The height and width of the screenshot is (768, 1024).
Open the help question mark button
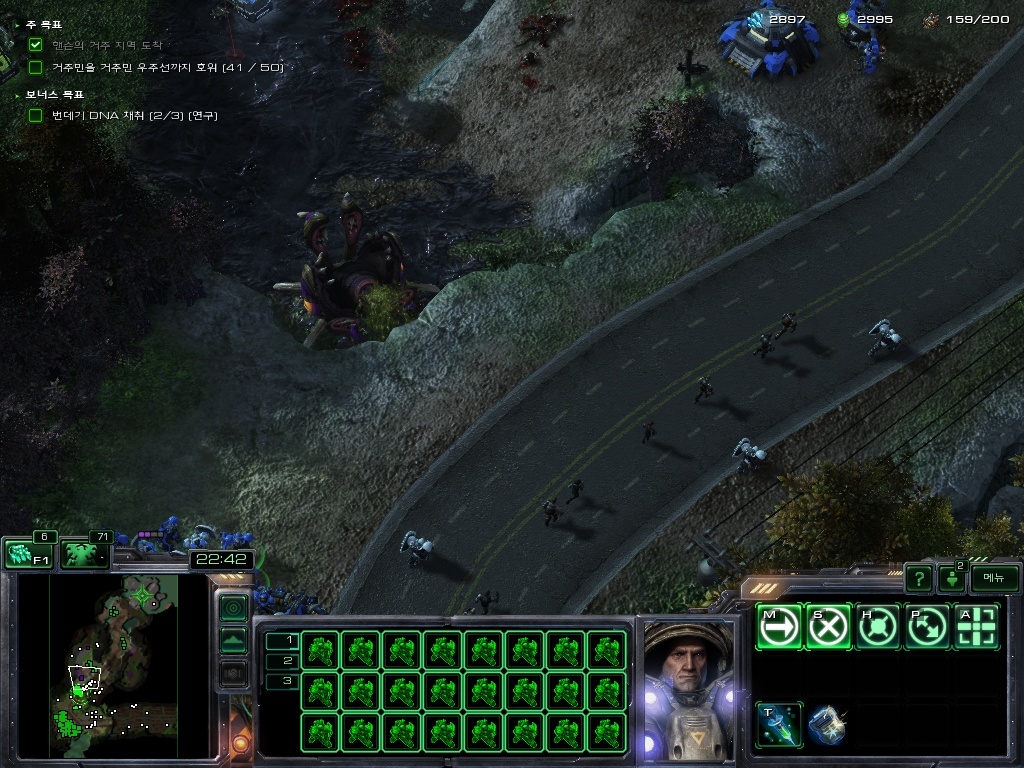[x=919, y=578]
